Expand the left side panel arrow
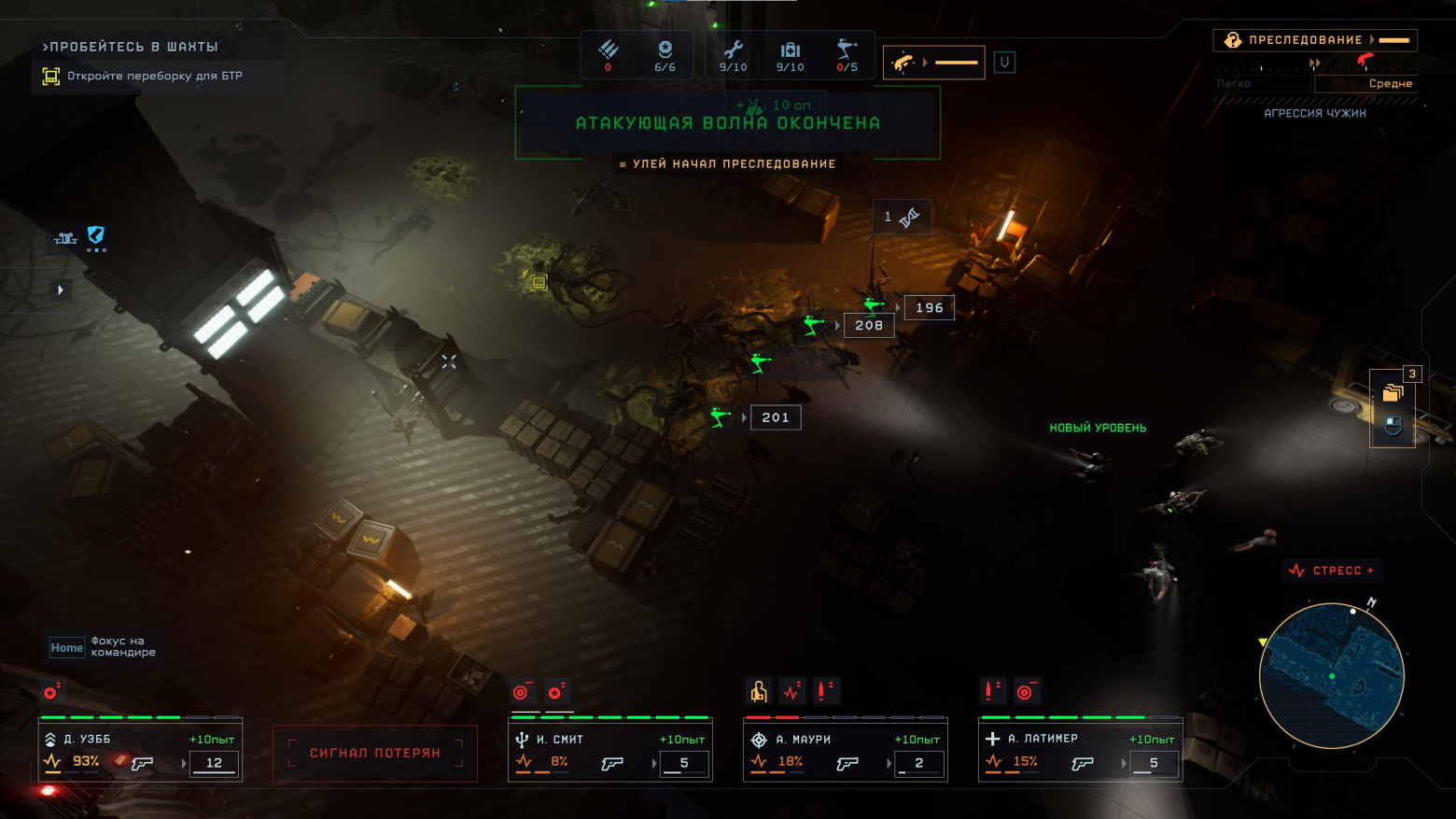The image size is (1456, 819). coord(61,290)
